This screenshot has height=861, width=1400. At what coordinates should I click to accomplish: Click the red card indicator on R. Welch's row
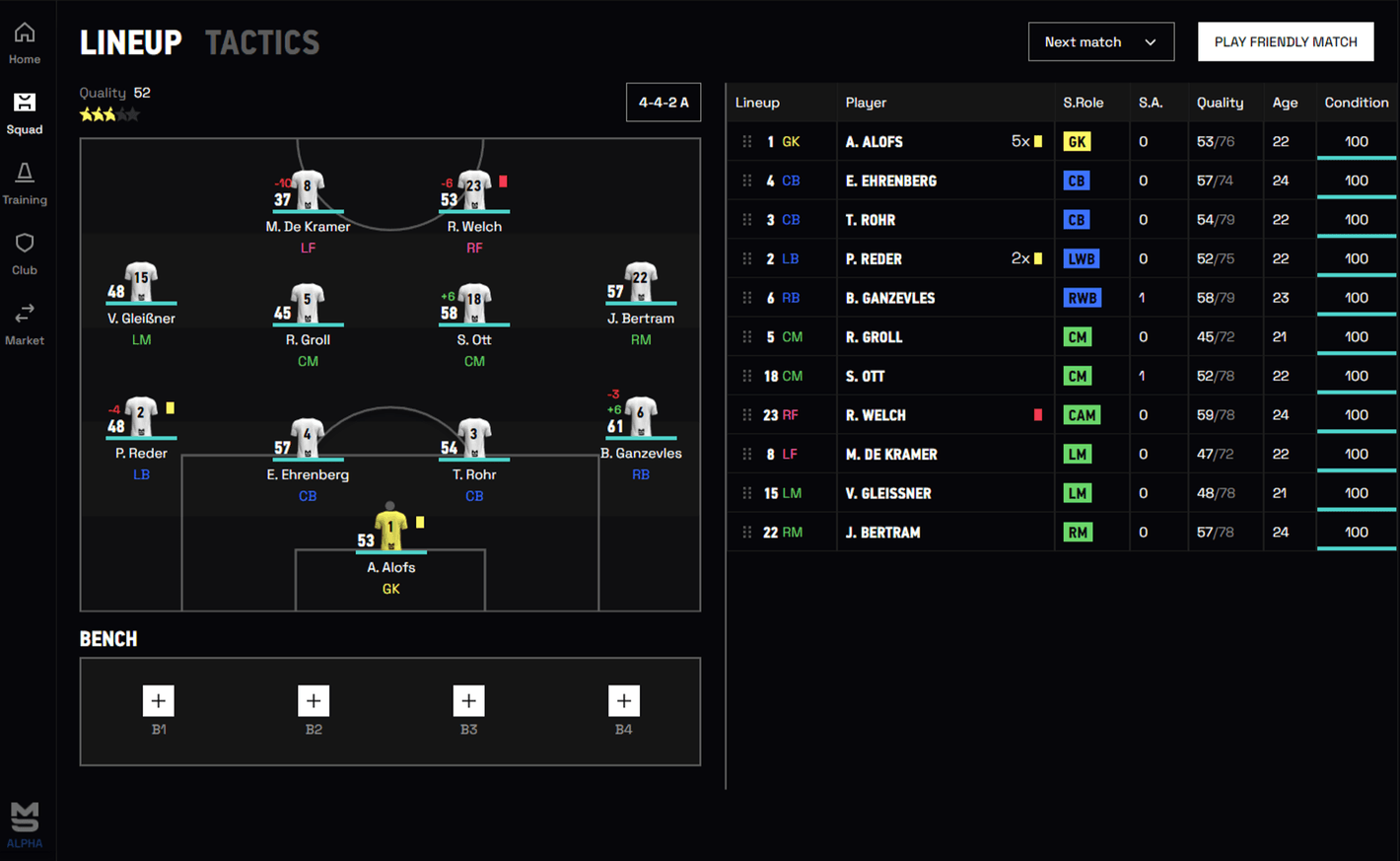[1037, 415]
